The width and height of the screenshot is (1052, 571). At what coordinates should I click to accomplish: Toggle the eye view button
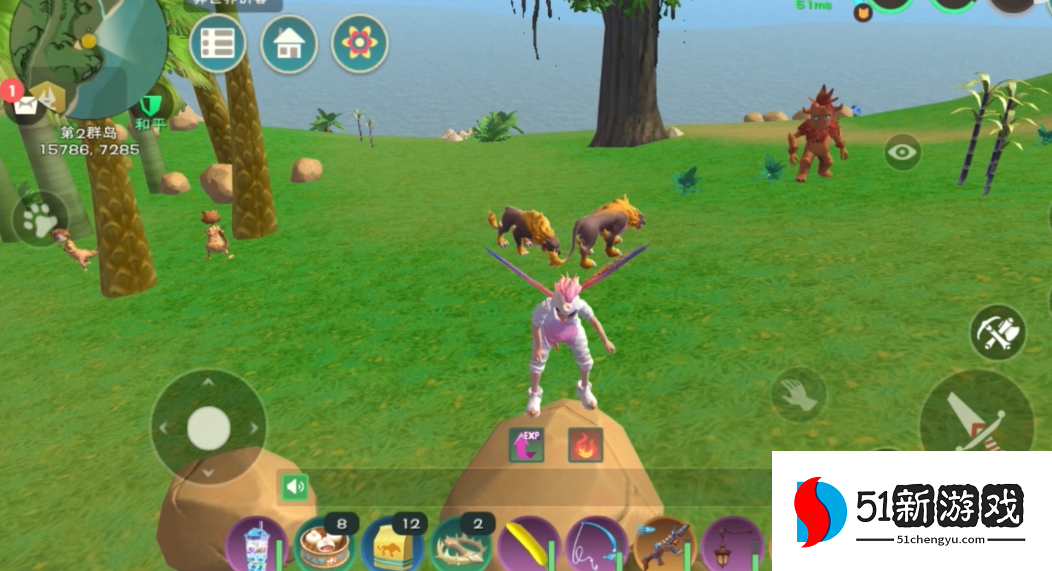pyautogui.click(x=903, y=153)
